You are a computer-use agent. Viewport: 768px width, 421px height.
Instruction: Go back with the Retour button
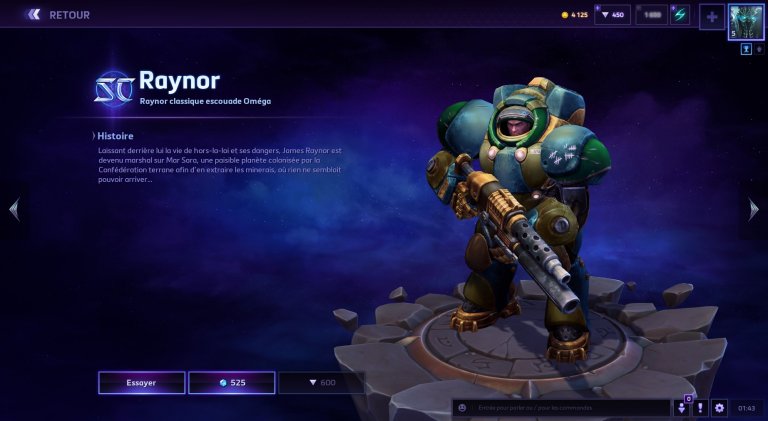coord(58,15)
